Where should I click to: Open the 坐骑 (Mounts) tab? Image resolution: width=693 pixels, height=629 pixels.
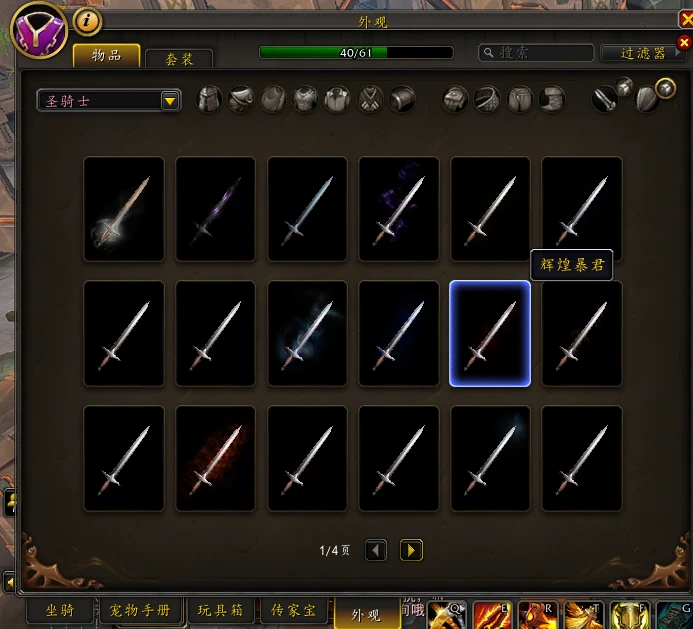pos(60,610)
